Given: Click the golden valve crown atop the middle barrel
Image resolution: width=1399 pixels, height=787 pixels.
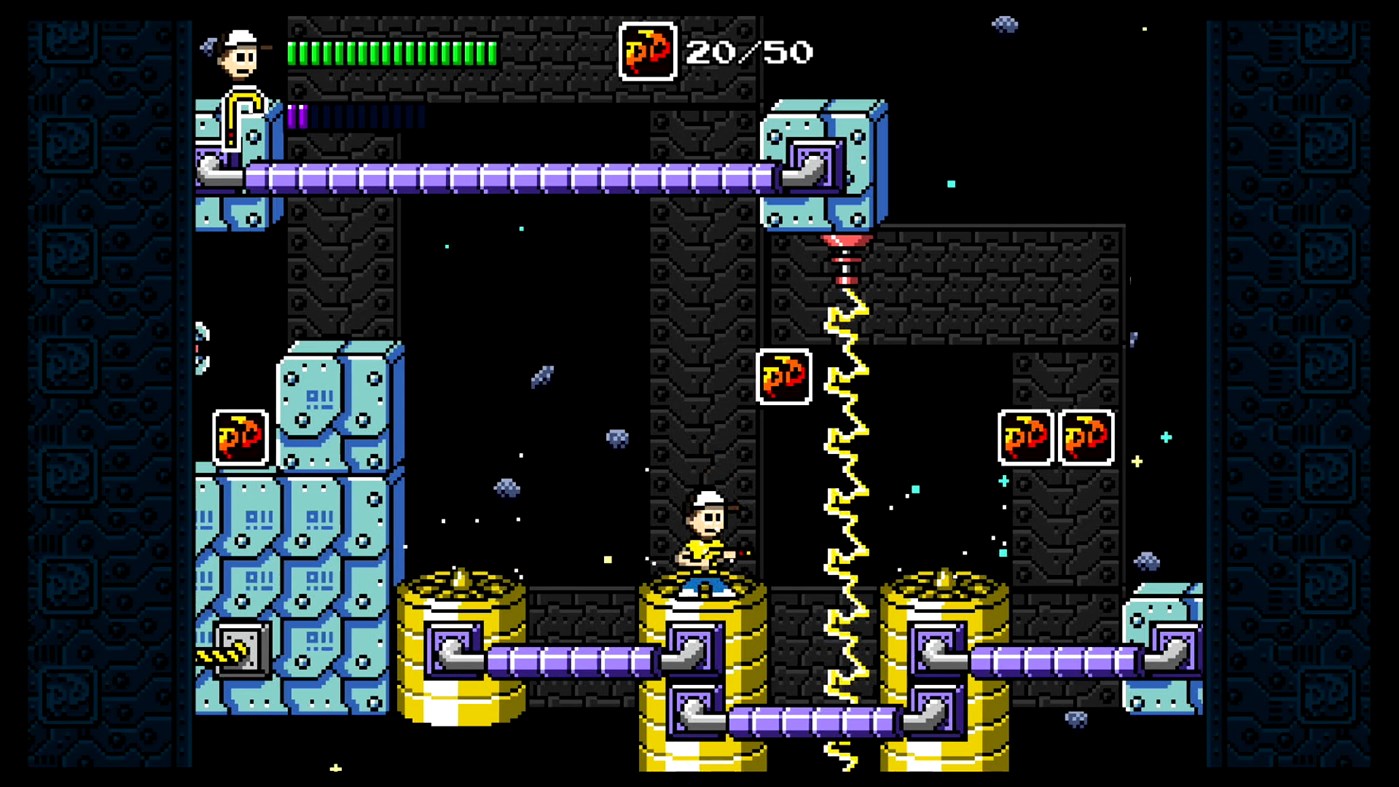Looking at the screenshot, I should [702, 580].
